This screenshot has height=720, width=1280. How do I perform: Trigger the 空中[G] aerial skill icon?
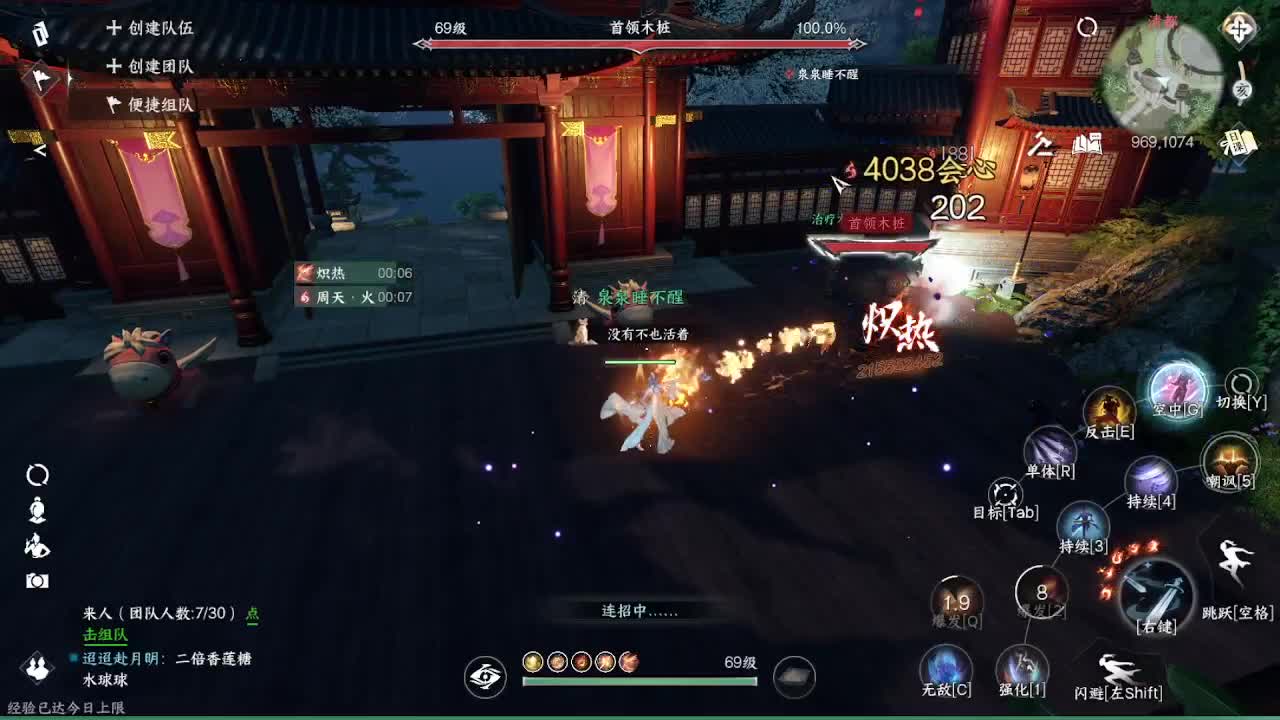(1180, 392)
